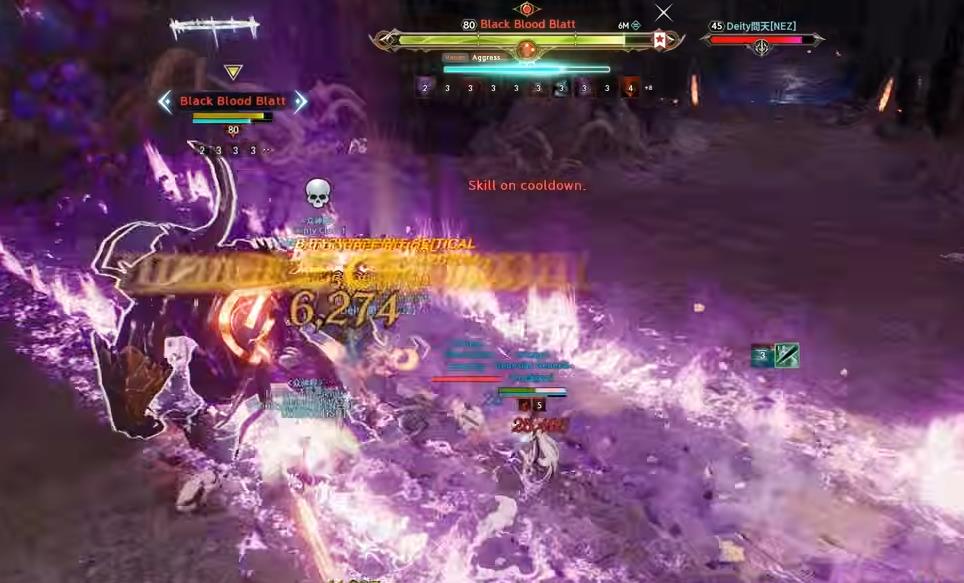Show the +8 additional boss debuffs
The height and width of the screenshot is (583, 964).
click(648, 88)
